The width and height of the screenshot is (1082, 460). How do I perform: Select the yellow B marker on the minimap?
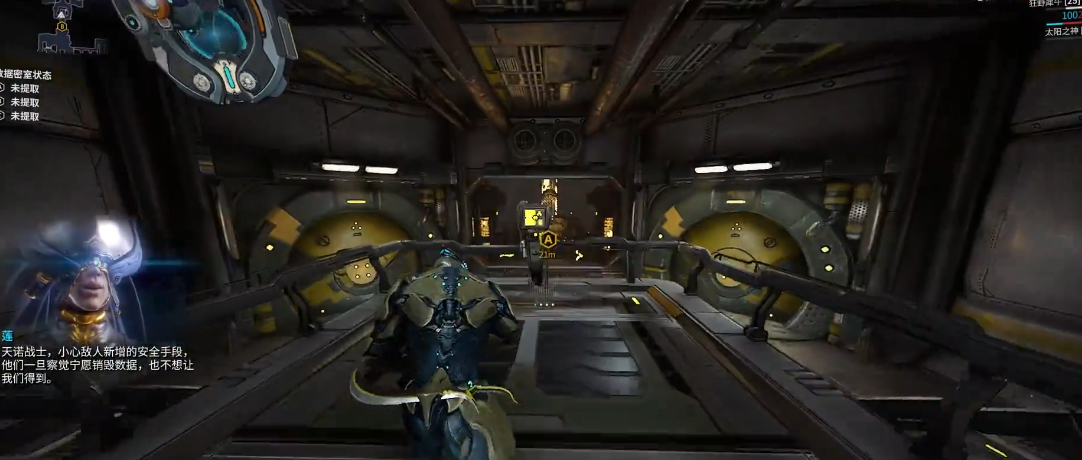(x=62, y=26)
